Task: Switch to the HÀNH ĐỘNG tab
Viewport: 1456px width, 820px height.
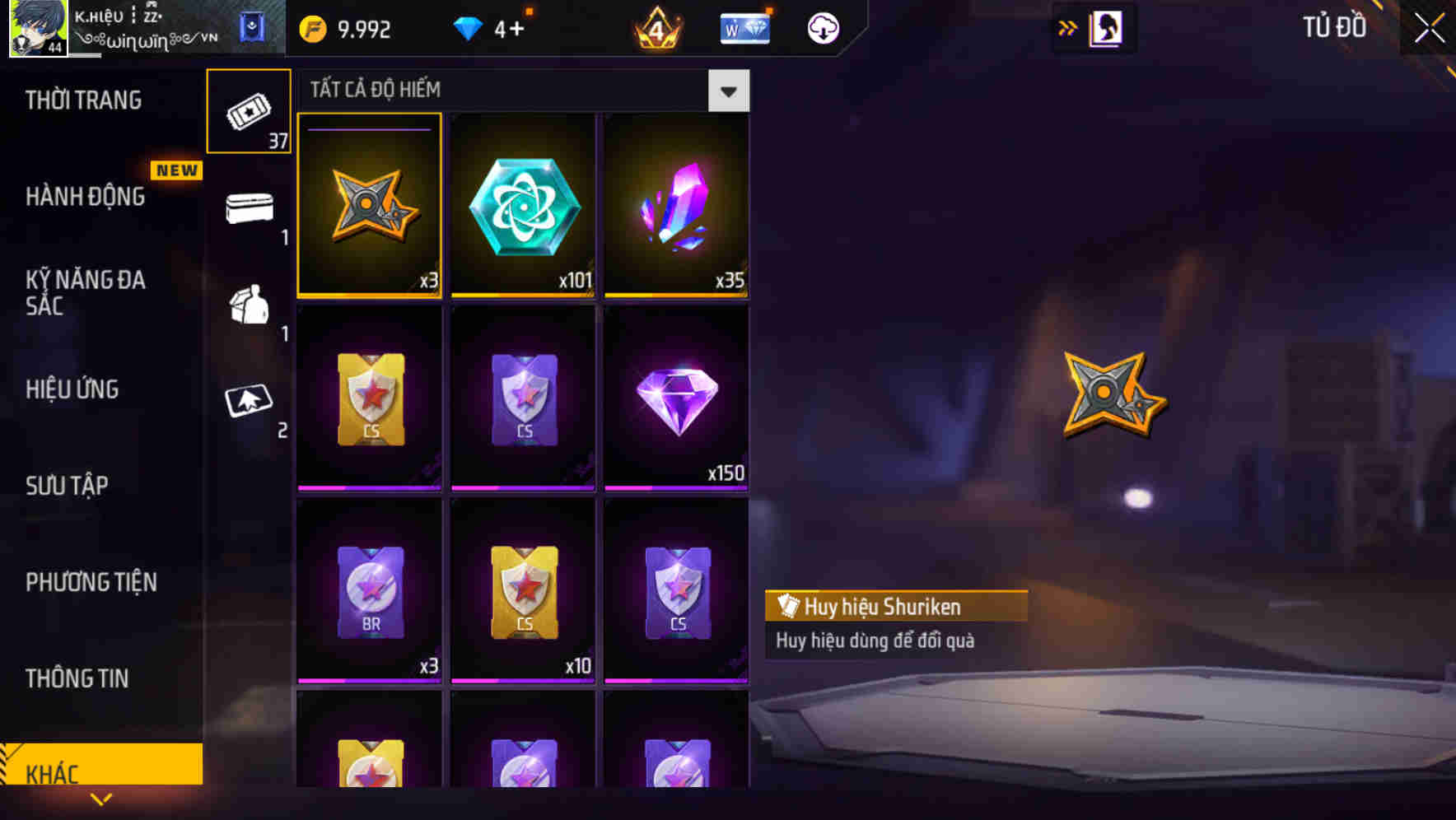Action: tap(86, 197)
